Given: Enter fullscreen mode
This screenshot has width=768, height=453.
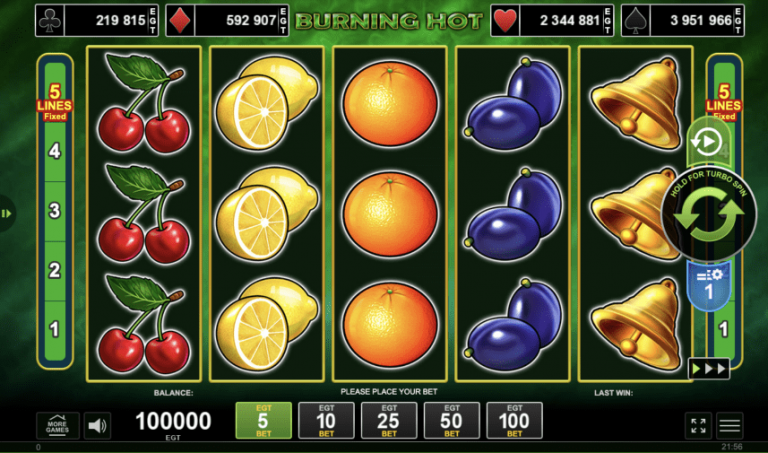Looking at the screenshot, I should pos(698,425).
